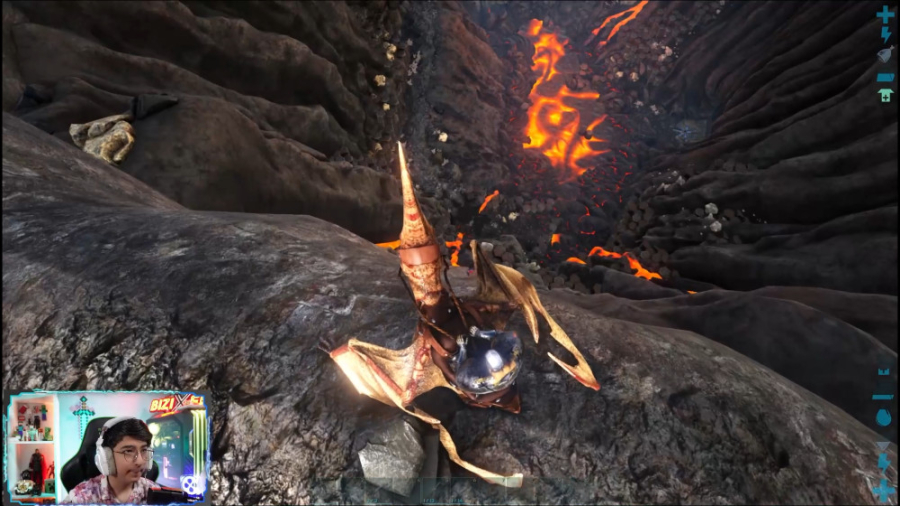Select the water droplet hydration icon

[884, 421]
